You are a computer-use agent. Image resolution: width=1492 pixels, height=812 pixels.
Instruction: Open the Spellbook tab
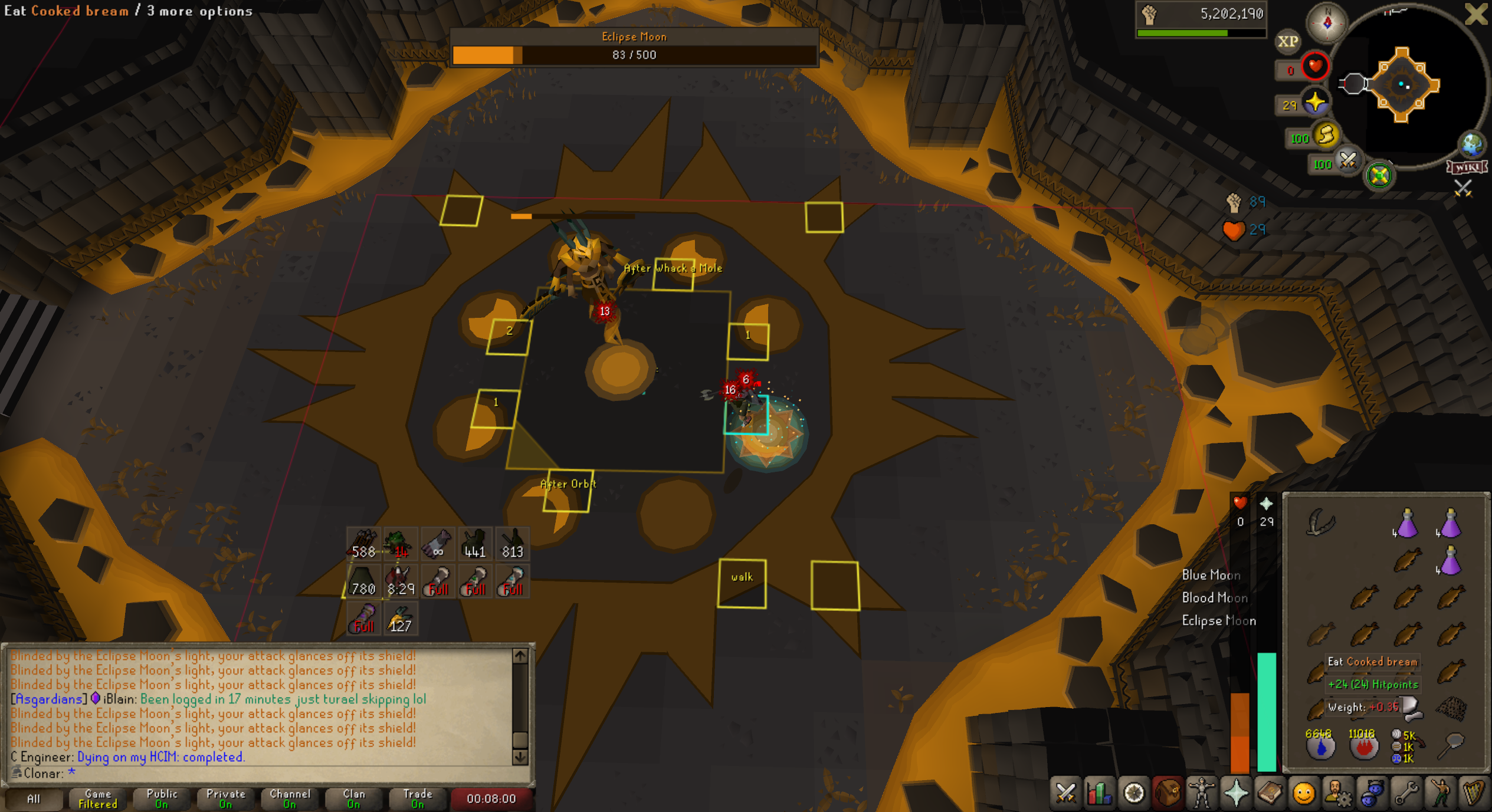[x=1270, y=793]
